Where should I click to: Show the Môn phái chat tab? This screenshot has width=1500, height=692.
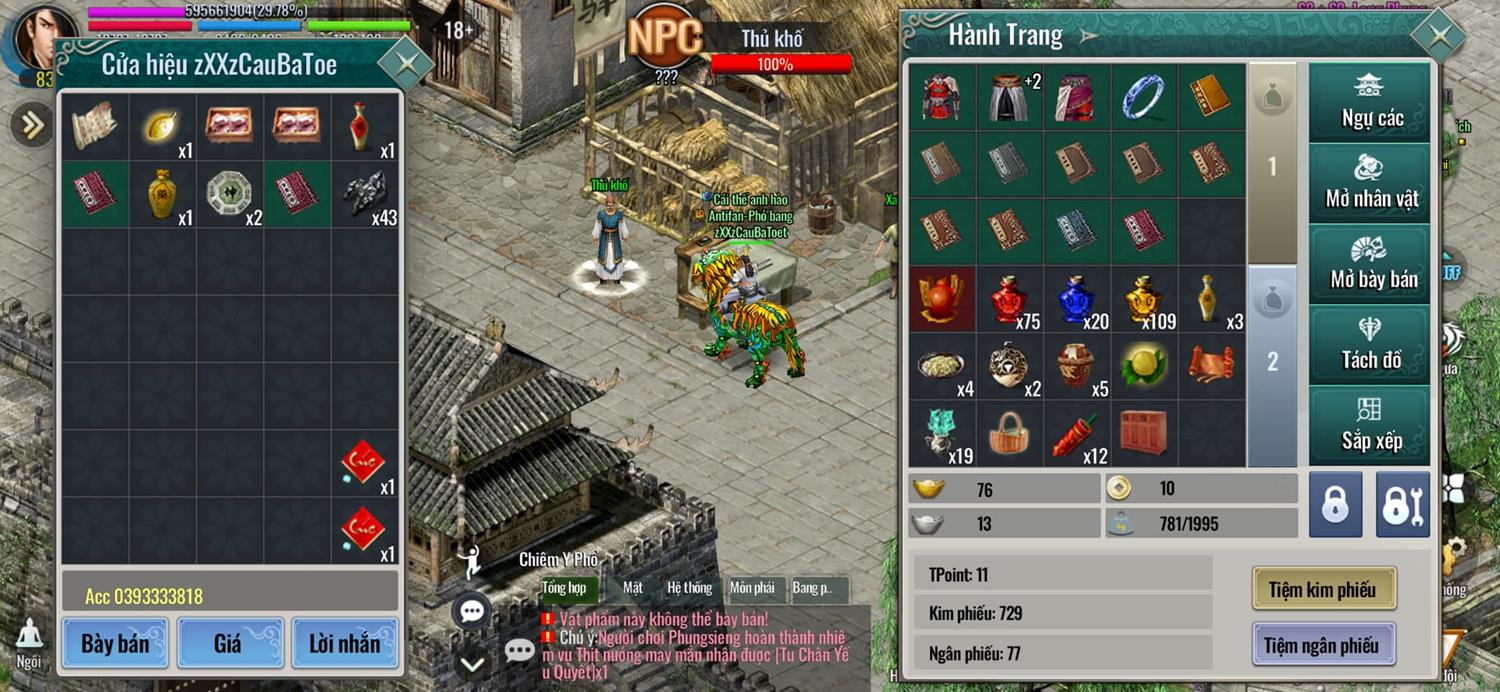(752, 588)
